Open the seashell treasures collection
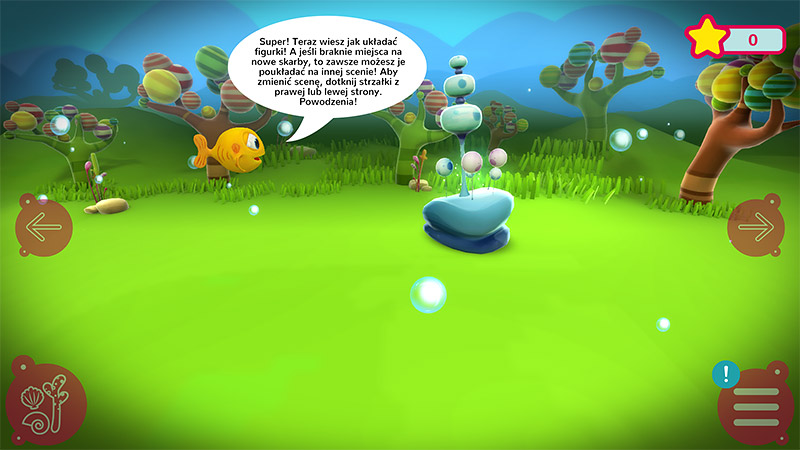This screenshot has width=800, height=450. [45, 402]
